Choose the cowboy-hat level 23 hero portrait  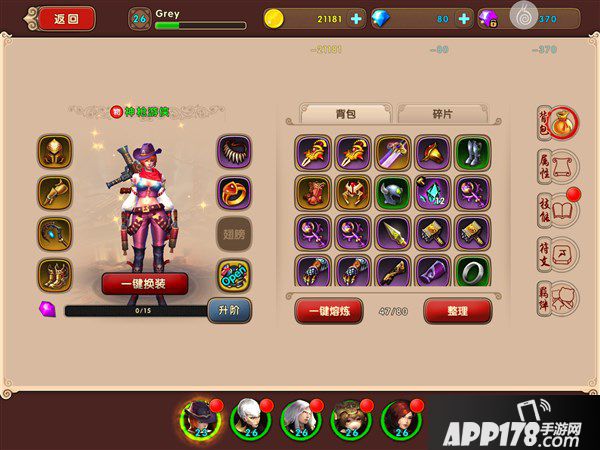pos(200,420)
